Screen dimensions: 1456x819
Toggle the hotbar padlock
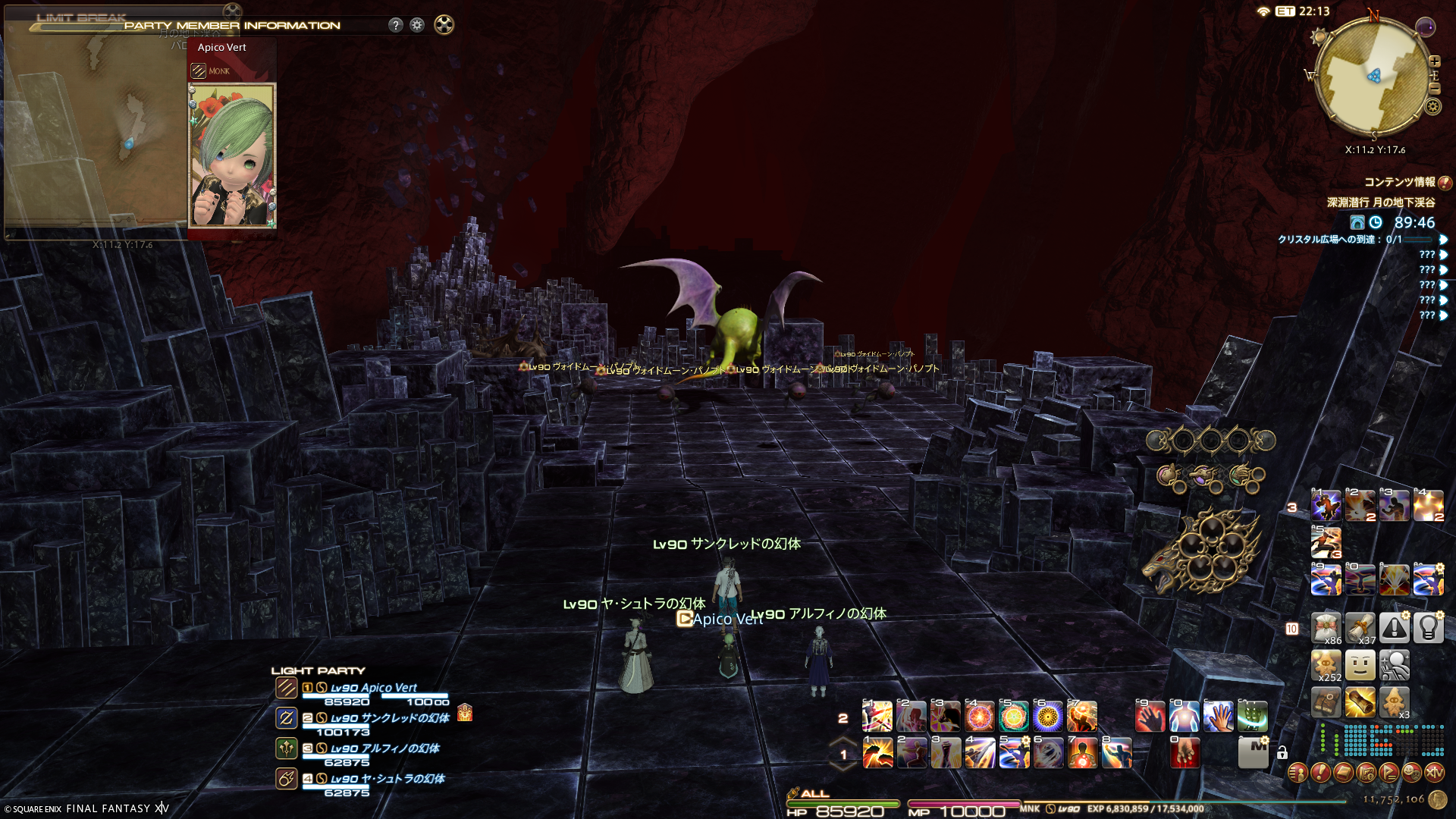click(x=1282, y=753)
